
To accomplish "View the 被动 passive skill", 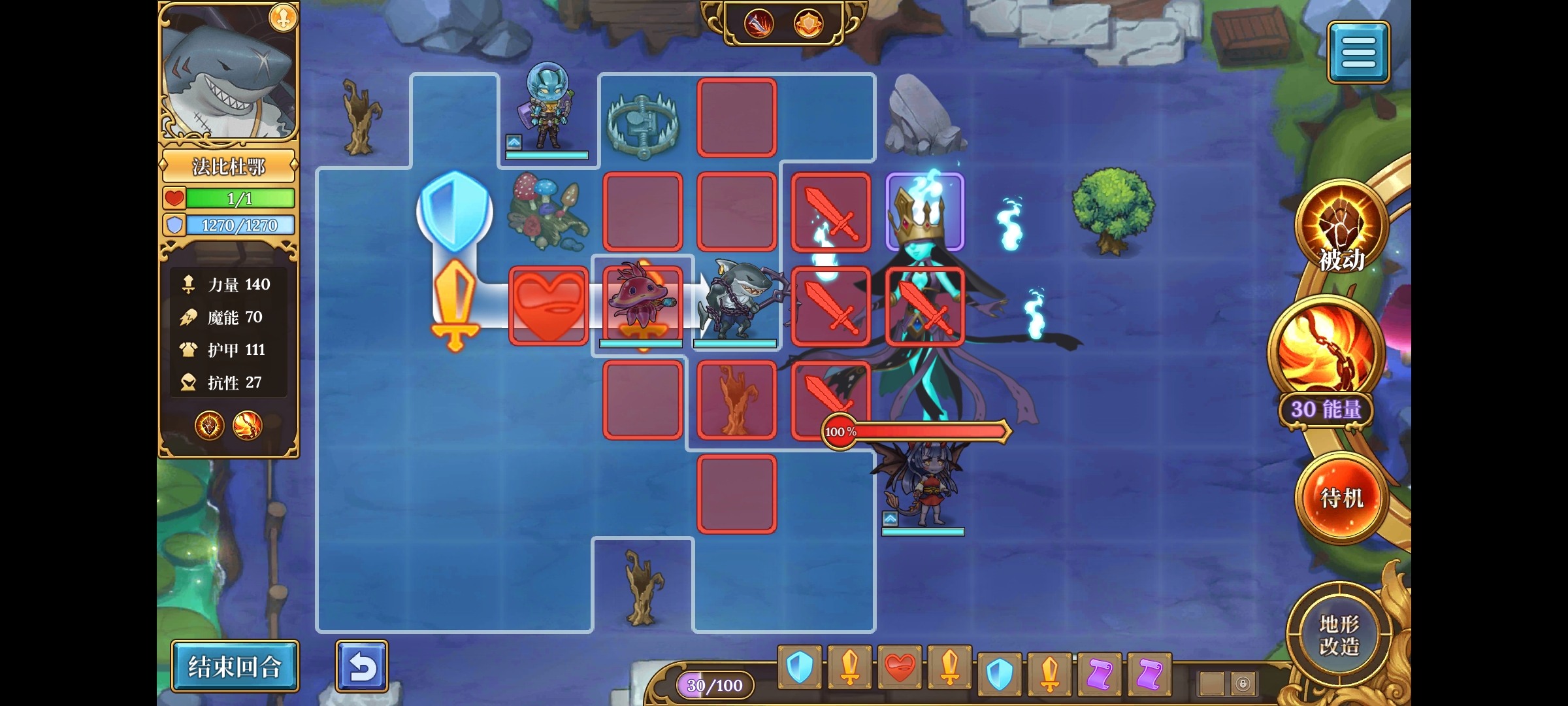I will pos(1341,227).
